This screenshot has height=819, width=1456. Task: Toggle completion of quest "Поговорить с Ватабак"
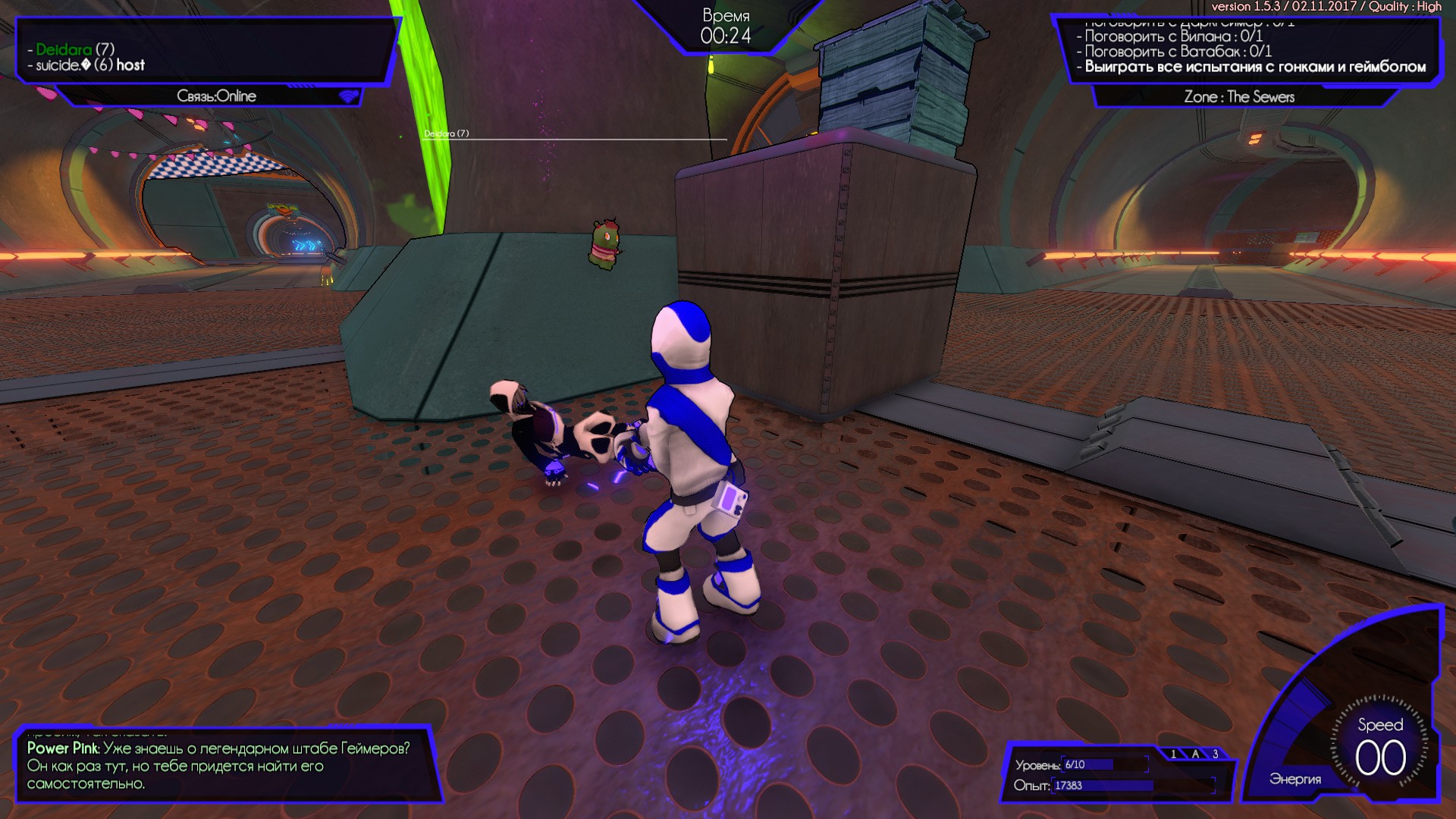pos(1172,51)
